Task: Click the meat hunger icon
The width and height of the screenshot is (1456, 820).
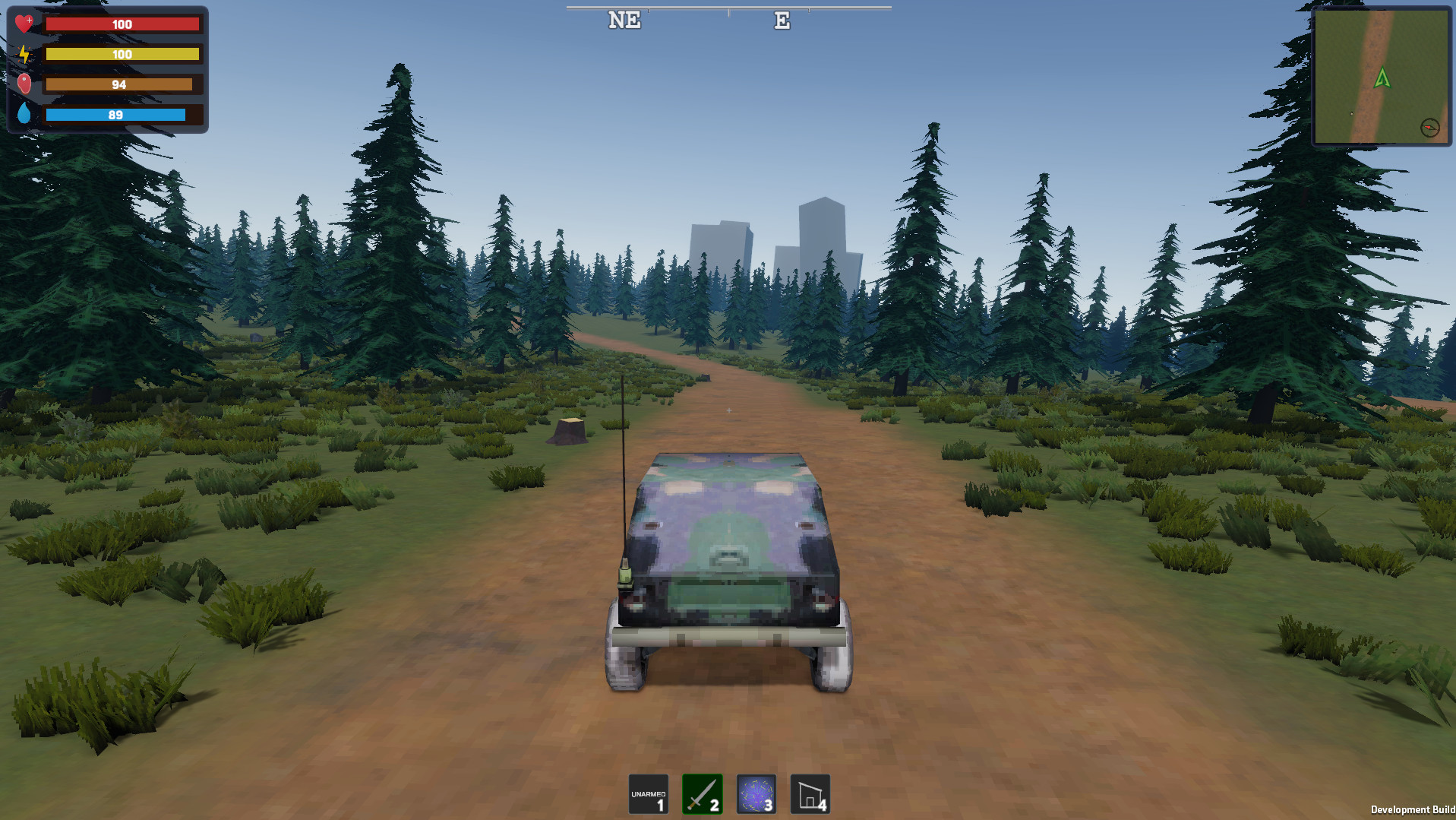Action: pyautogui.click(x=25, y=84)
